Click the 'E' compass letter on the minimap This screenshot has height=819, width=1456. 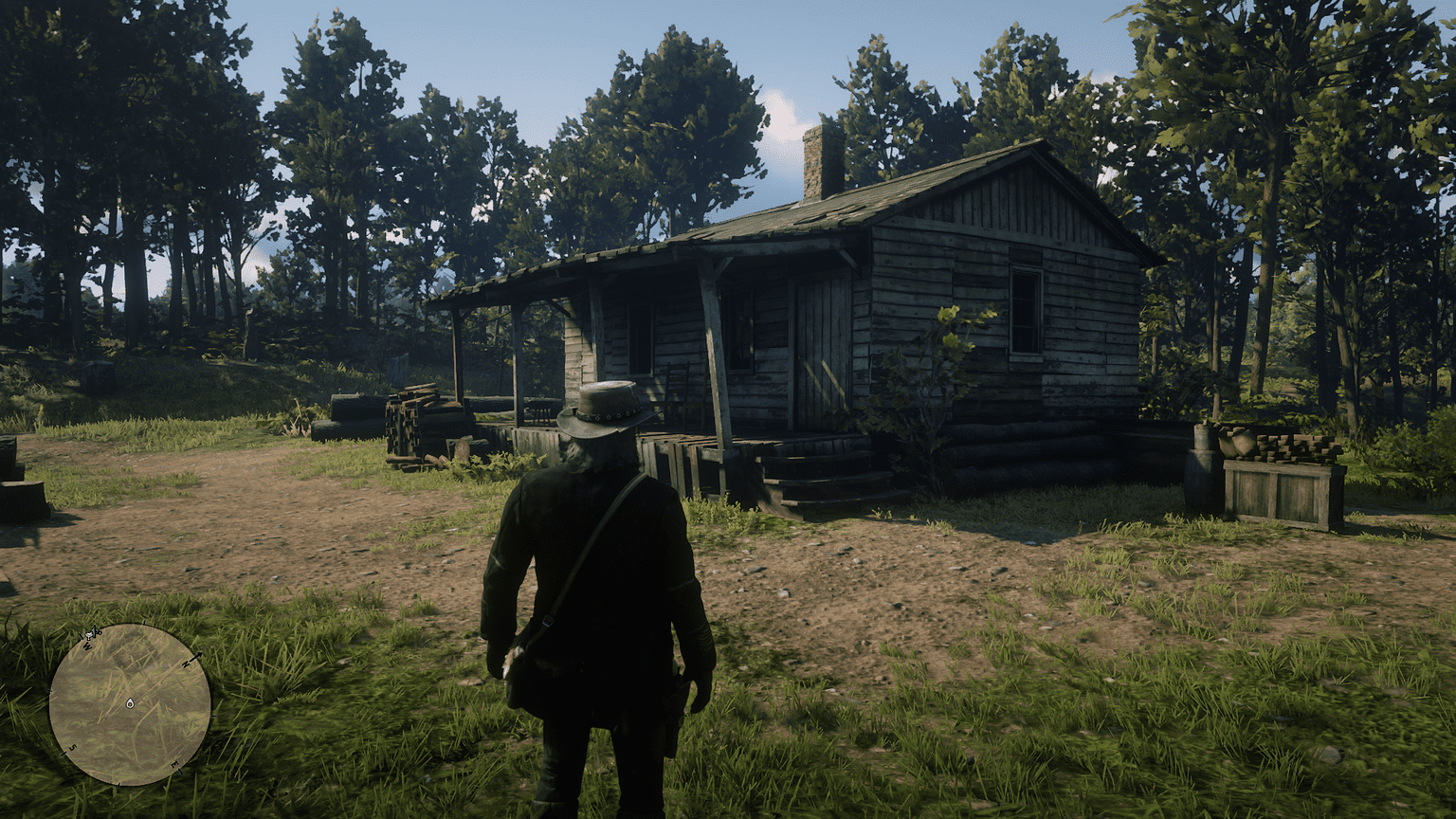[174, 764]
